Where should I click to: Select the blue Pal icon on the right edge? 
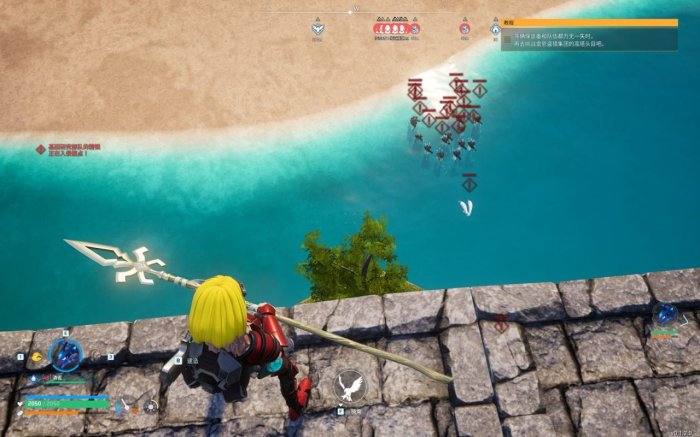coord(664,317)
